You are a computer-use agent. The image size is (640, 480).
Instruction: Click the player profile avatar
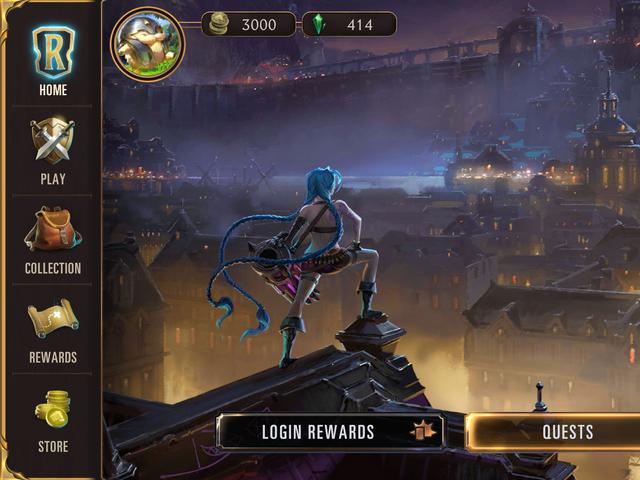tap(147, 43)
